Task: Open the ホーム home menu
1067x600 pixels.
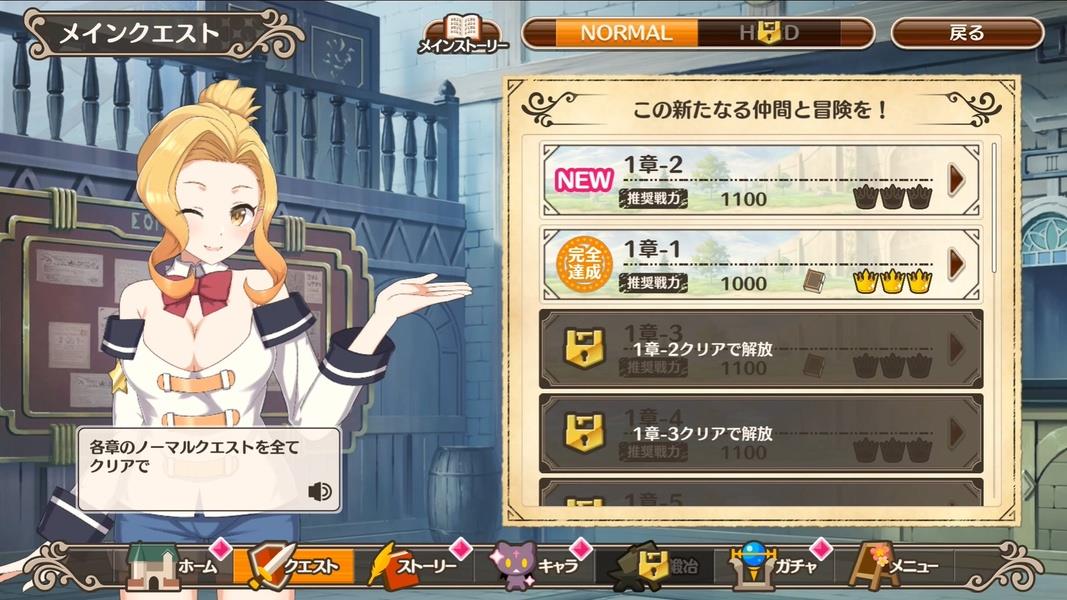Action: pyautogui.click(x=174, y=567)
